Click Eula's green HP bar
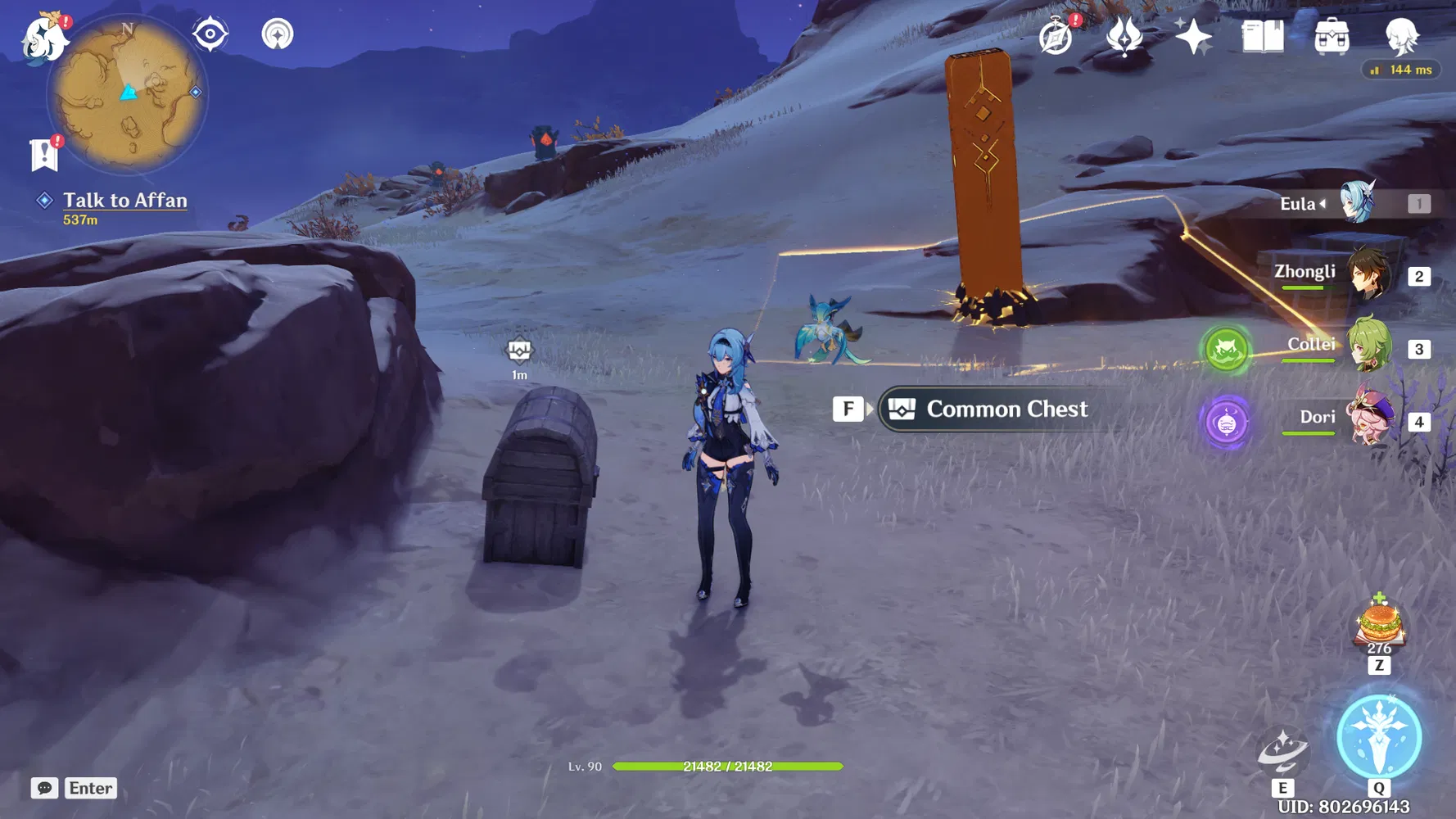Viewport: 1456px width, 819px height. coord(729,767)
